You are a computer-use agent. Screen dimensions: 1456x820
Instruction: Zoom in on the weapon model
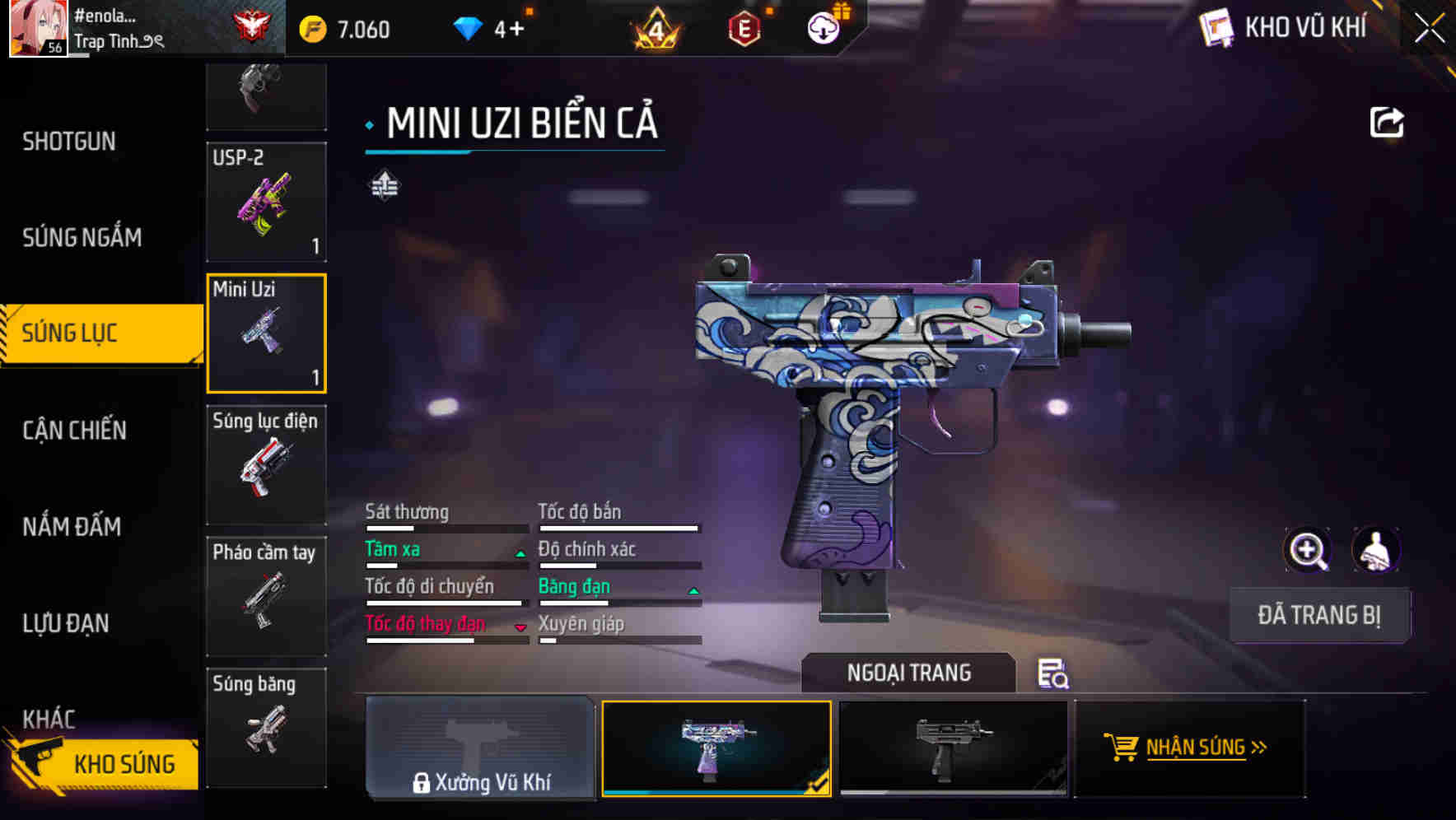1307,550
